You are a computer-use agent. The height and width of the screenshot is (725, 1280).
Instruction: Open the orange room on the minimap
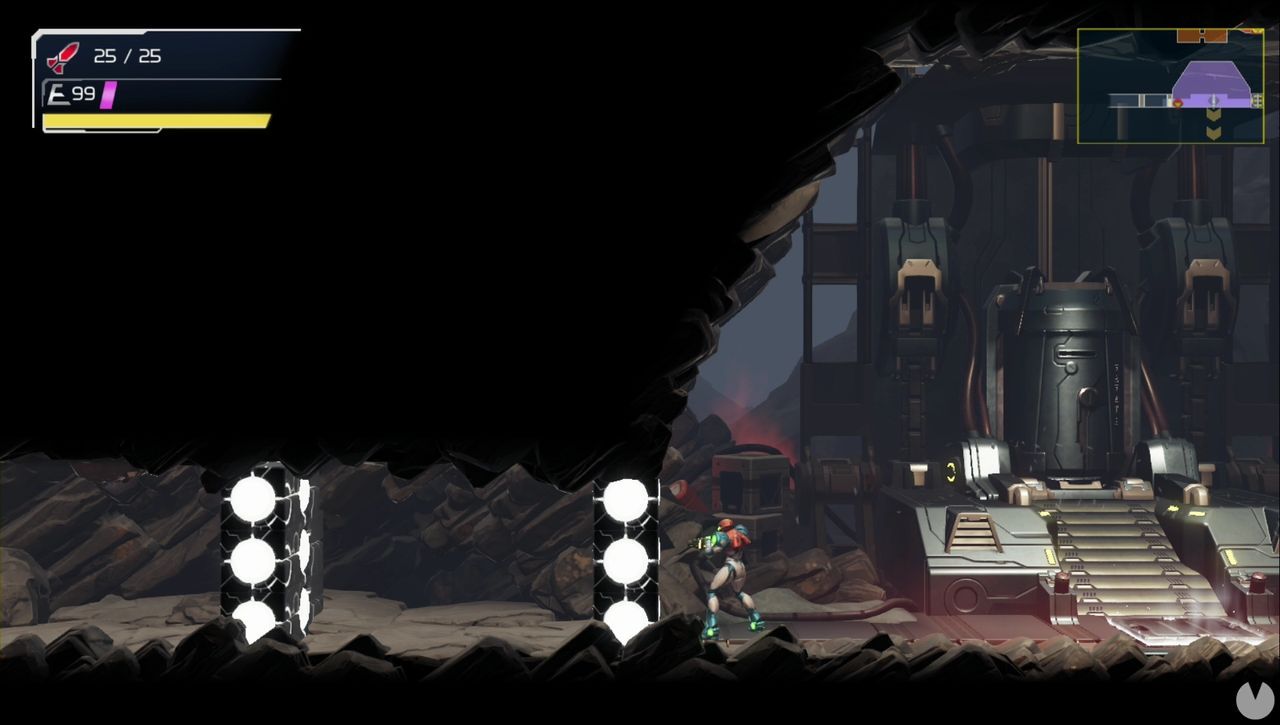click(x=1203, y=35)
